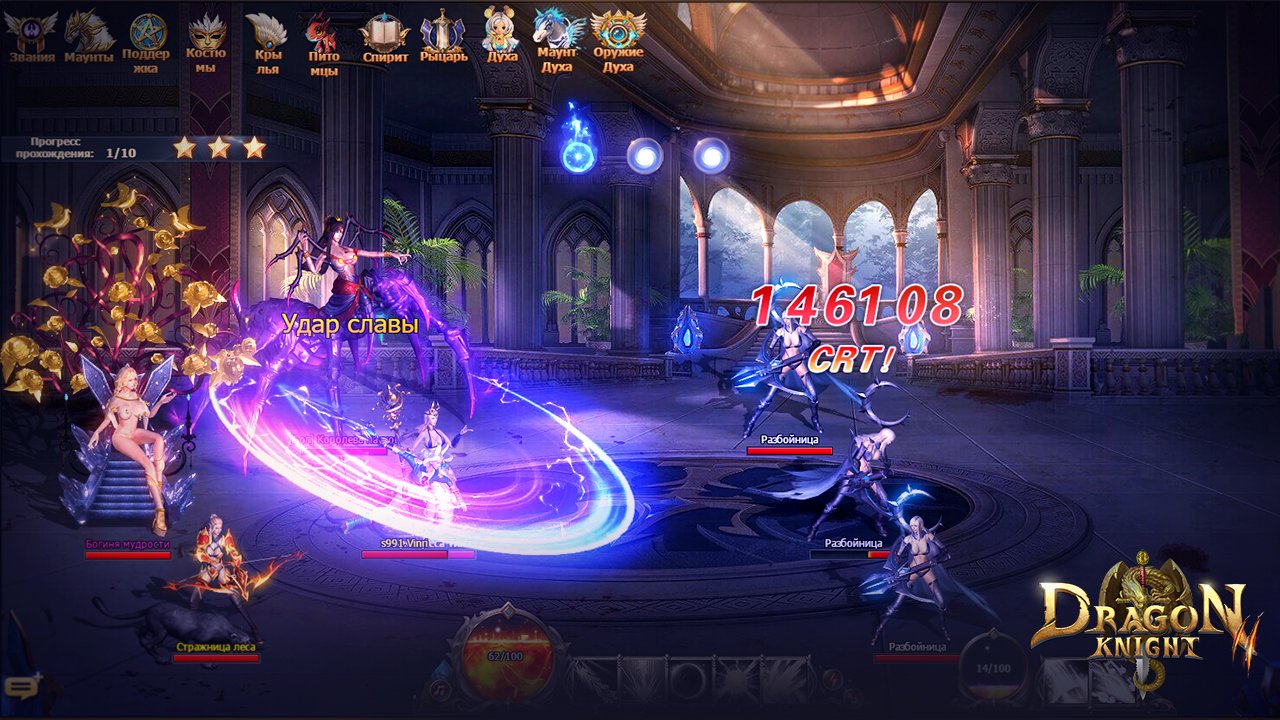Open the Рыцарь menu

coord(442,34)
